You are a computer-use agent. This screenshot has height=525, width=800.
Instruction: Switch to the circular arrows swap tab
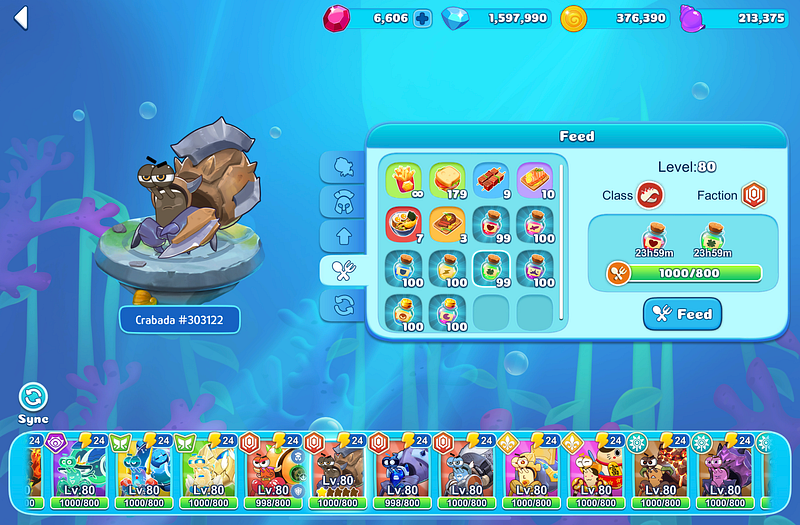click(x=343, y=305)
